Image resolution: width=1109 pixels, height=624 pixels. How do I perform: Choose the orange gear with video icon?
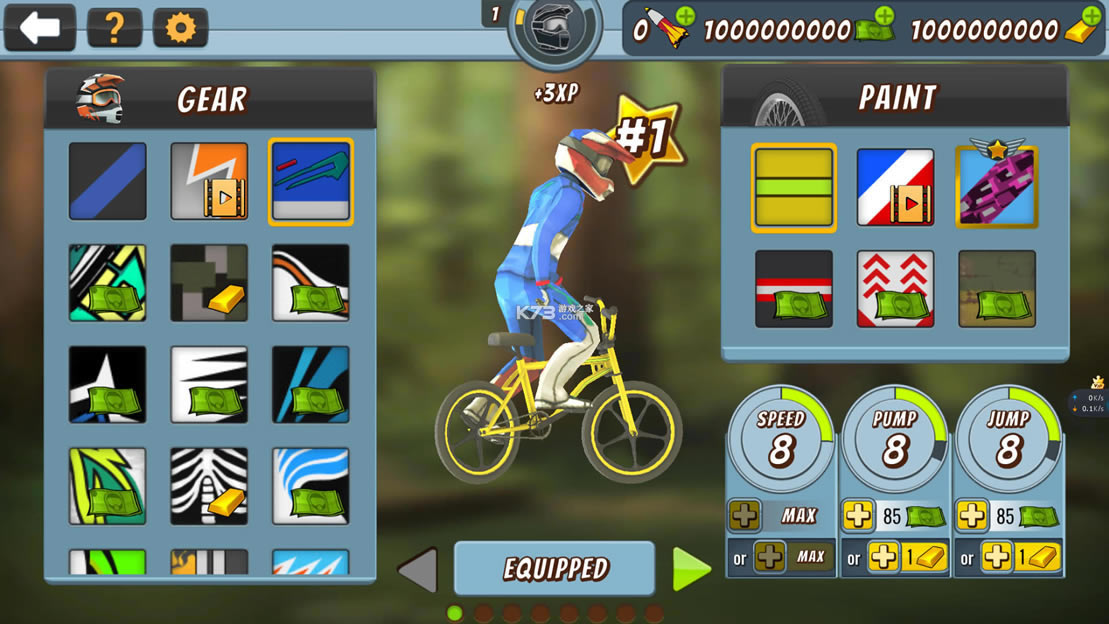pyautogui.click(x=209, y=181)
